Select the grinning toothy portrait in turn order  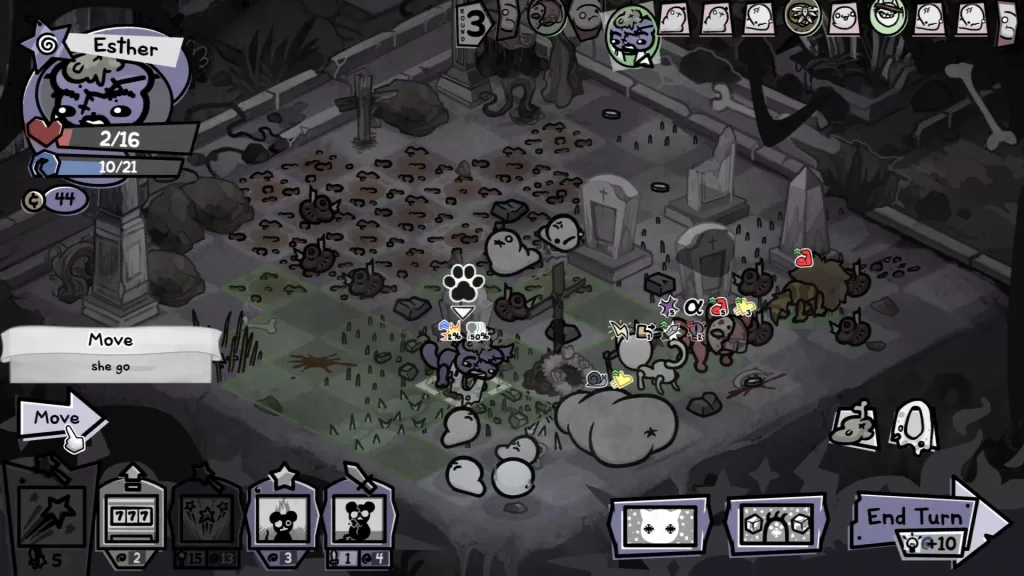tap(885, 16)
